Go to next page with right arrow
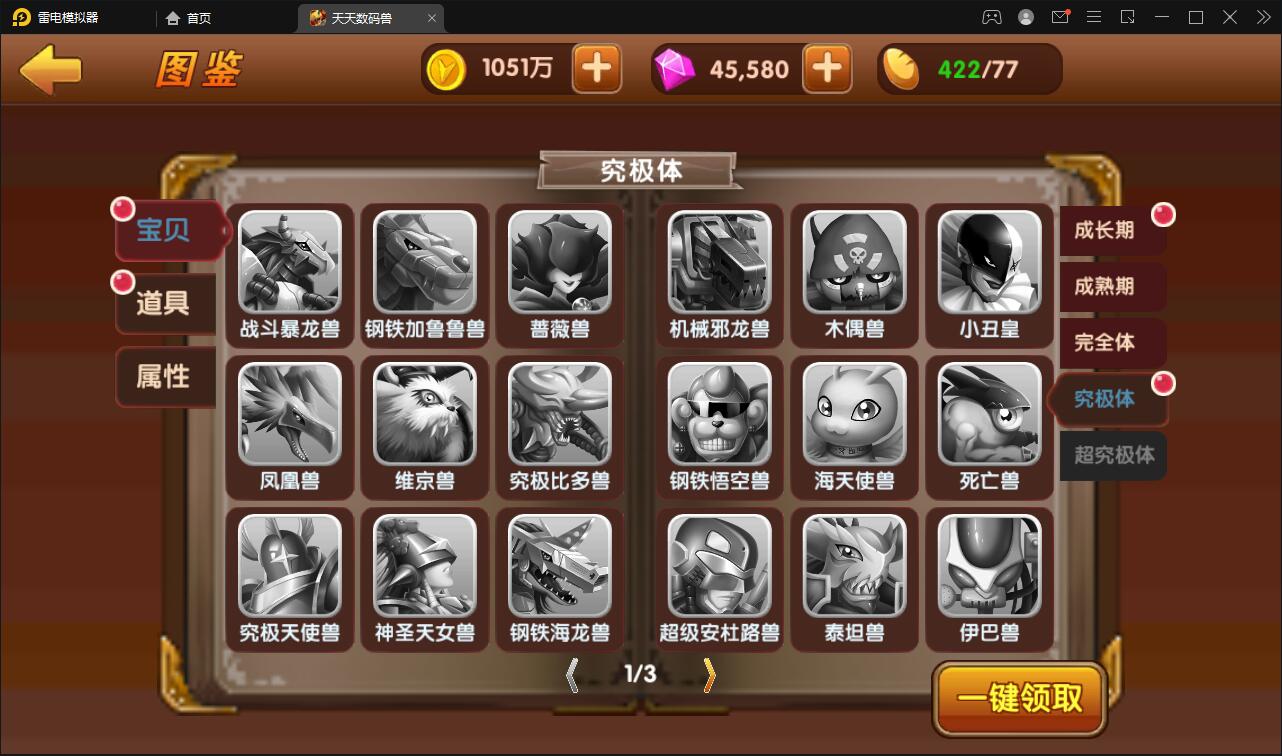 pyautogui.click(x=709, y=675)
